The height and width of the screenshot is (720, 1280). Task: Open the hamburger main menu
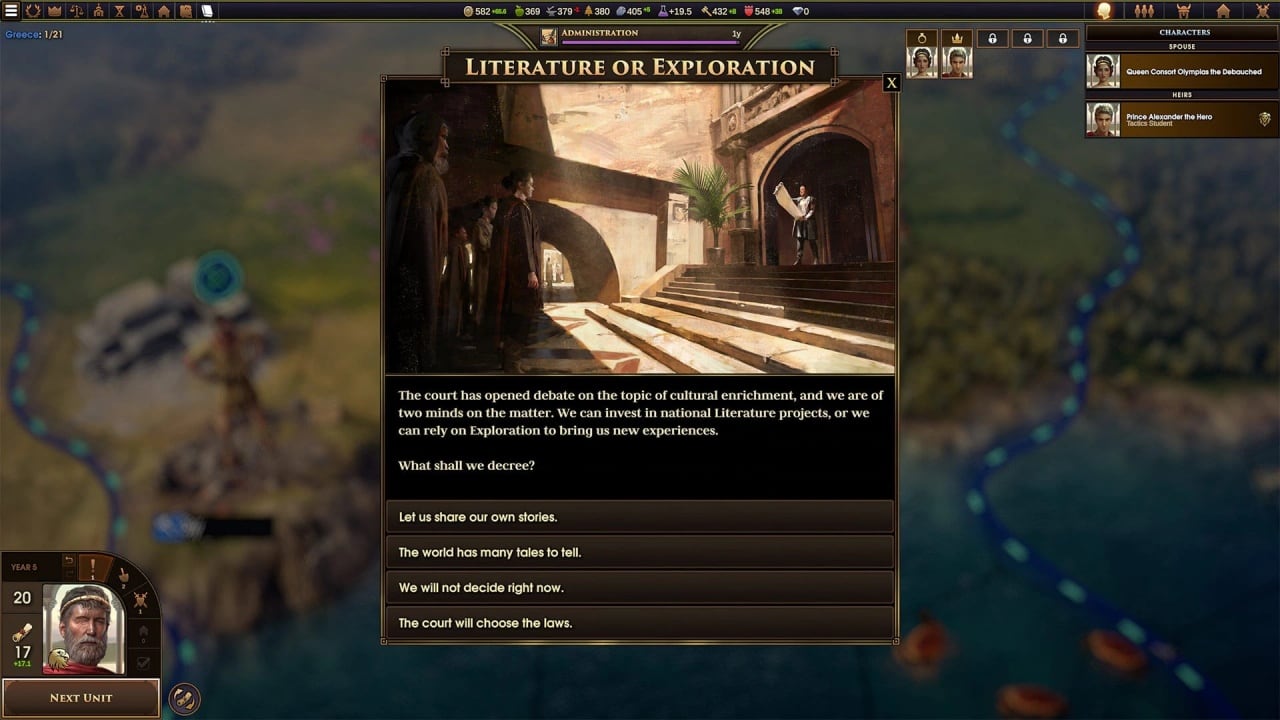click(11, 11)
